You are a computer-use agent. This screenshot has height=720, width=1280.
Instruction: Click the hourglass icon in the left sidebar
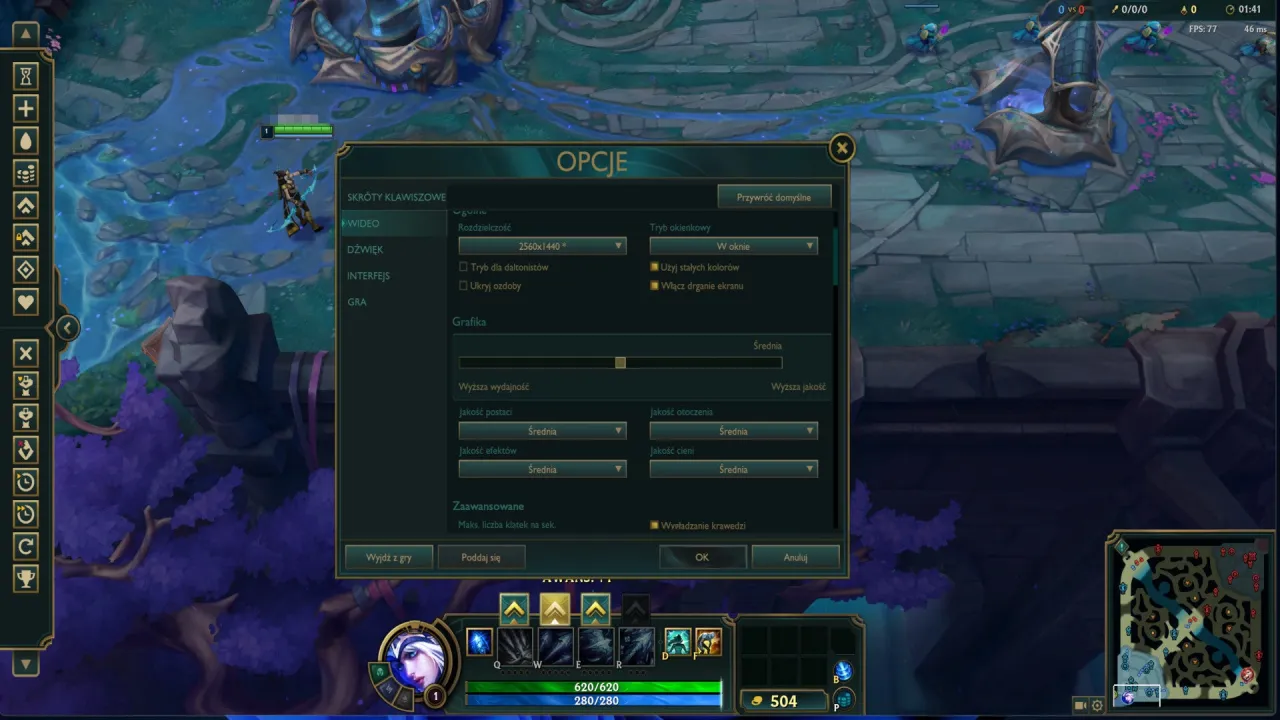click(x=25, y=76)
